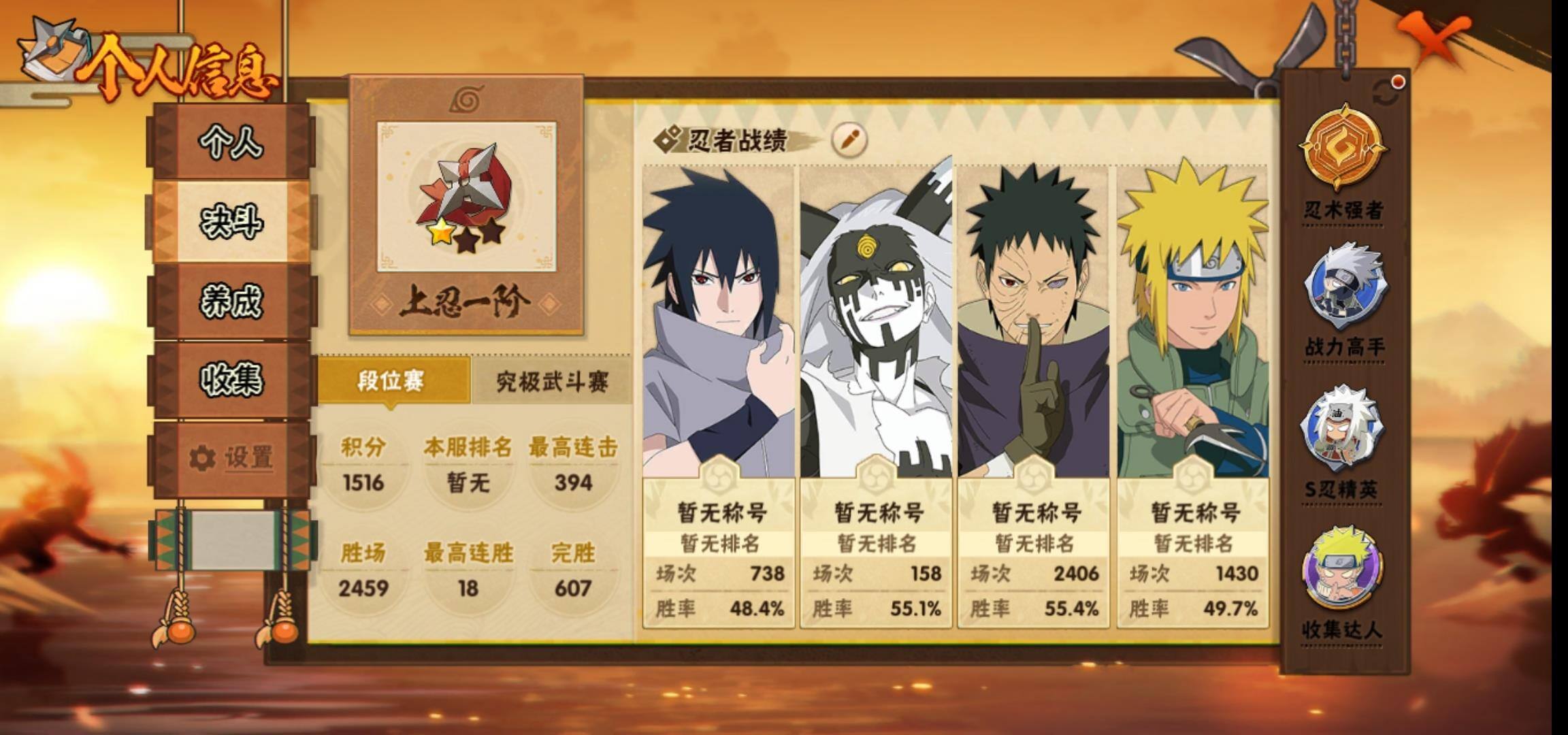Choose the ninja card with 158 matches
This screenshot has width=1568, height=735.
pyautogui.click(x=876, y=395)
